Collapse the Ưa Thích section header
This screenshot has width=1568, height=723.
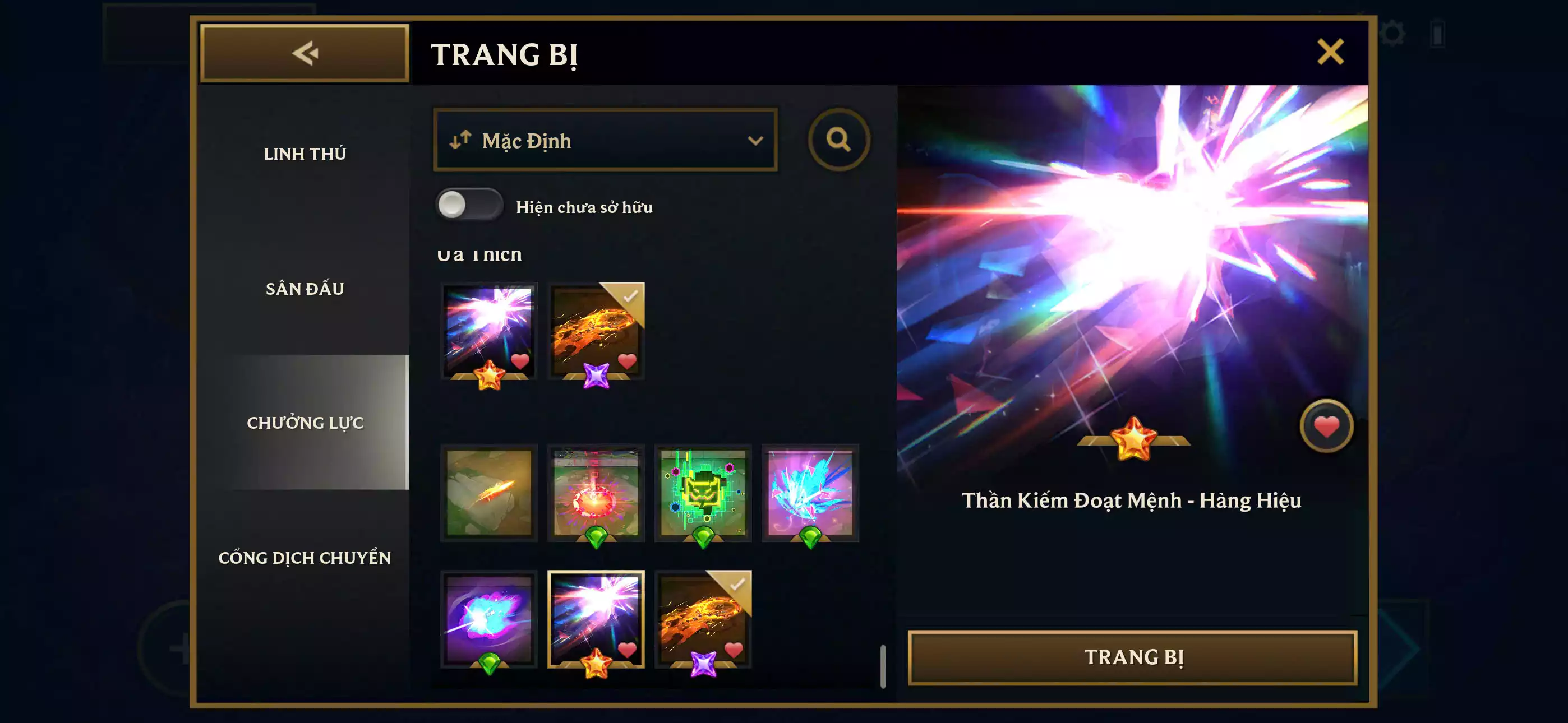pos(480,253)
